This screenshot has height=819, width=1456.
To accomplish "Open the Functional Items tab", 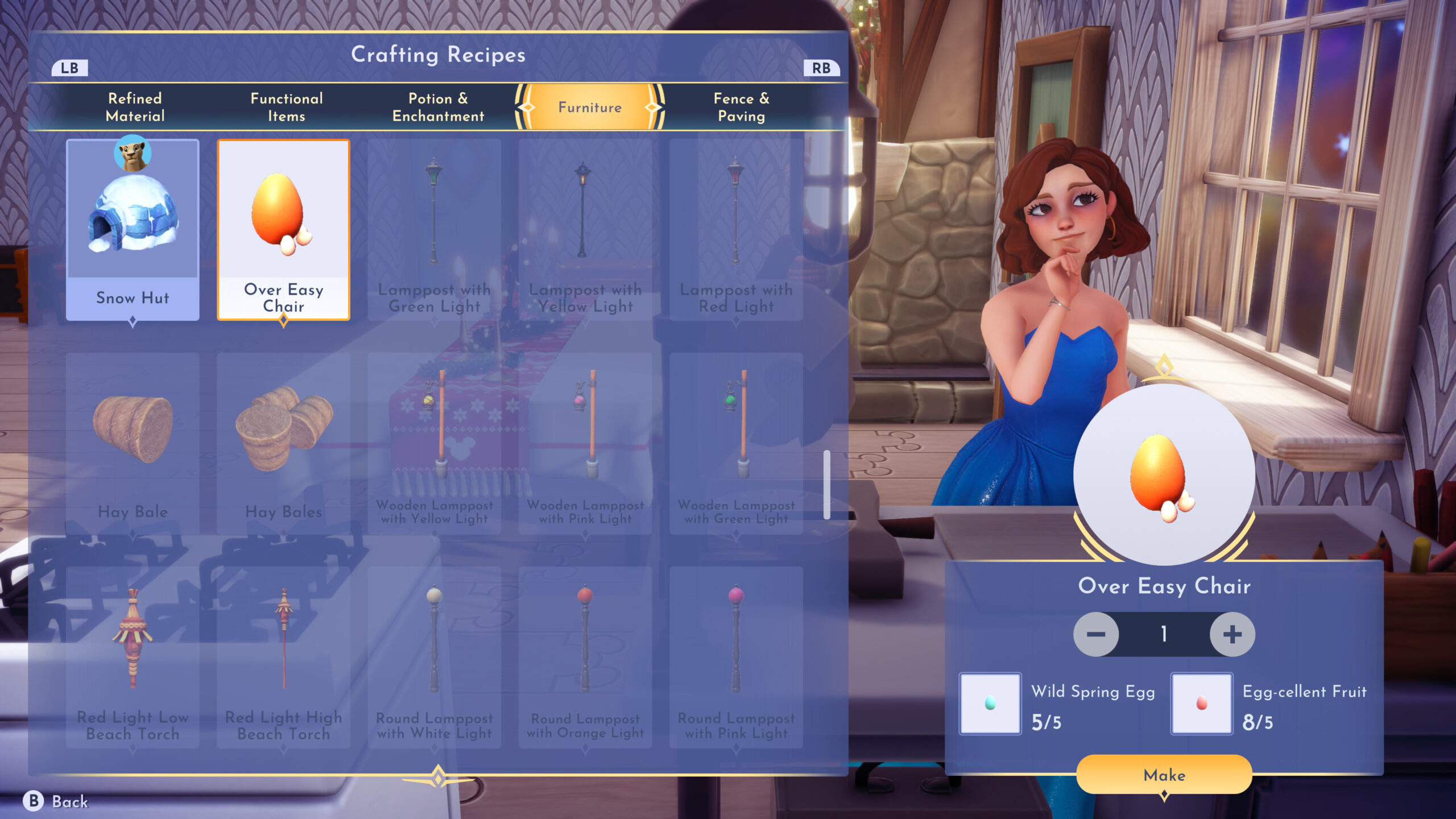I will click(287, 107).
